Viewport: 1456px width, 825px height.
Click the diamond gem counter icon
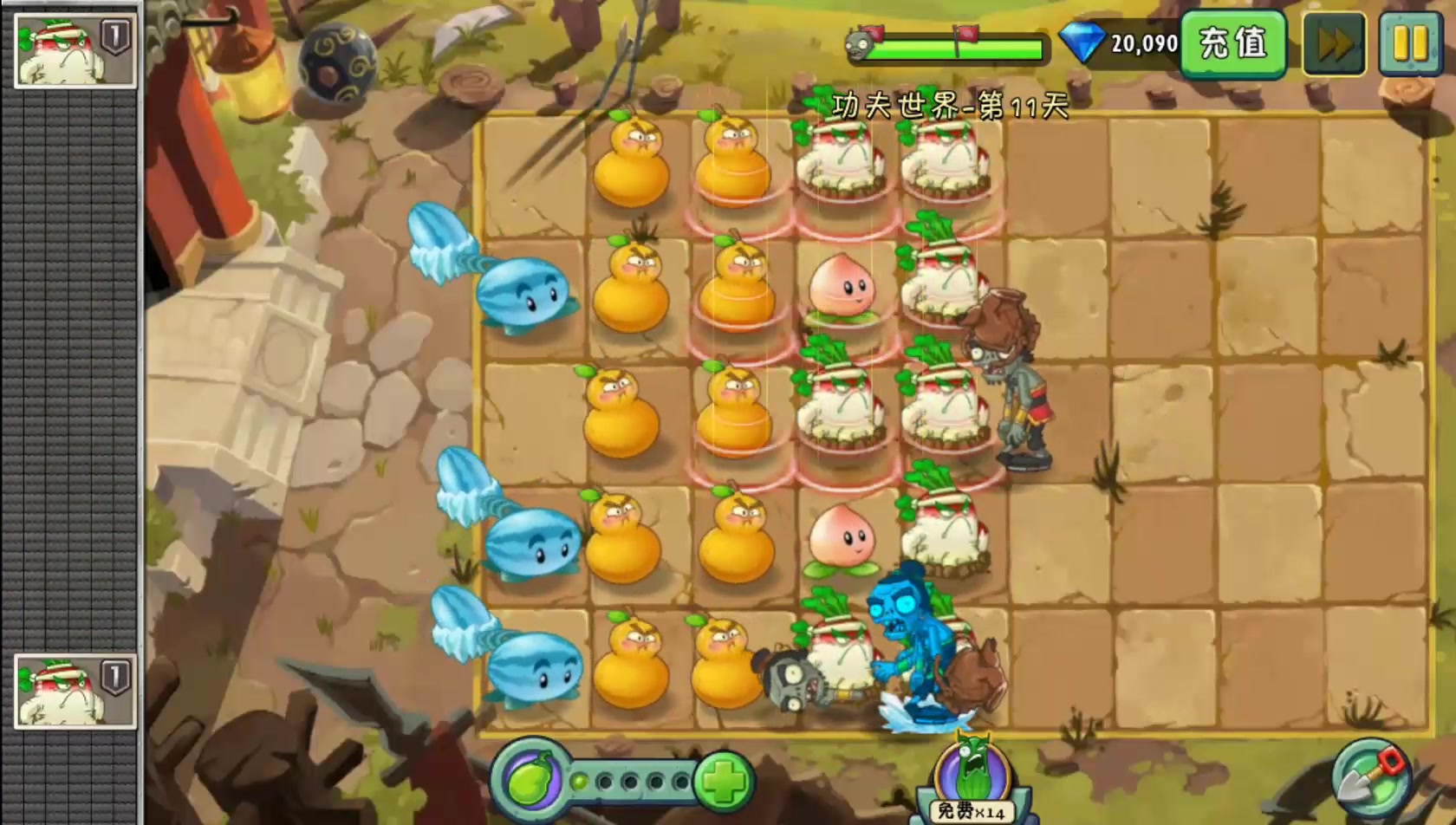point(1082,41)
